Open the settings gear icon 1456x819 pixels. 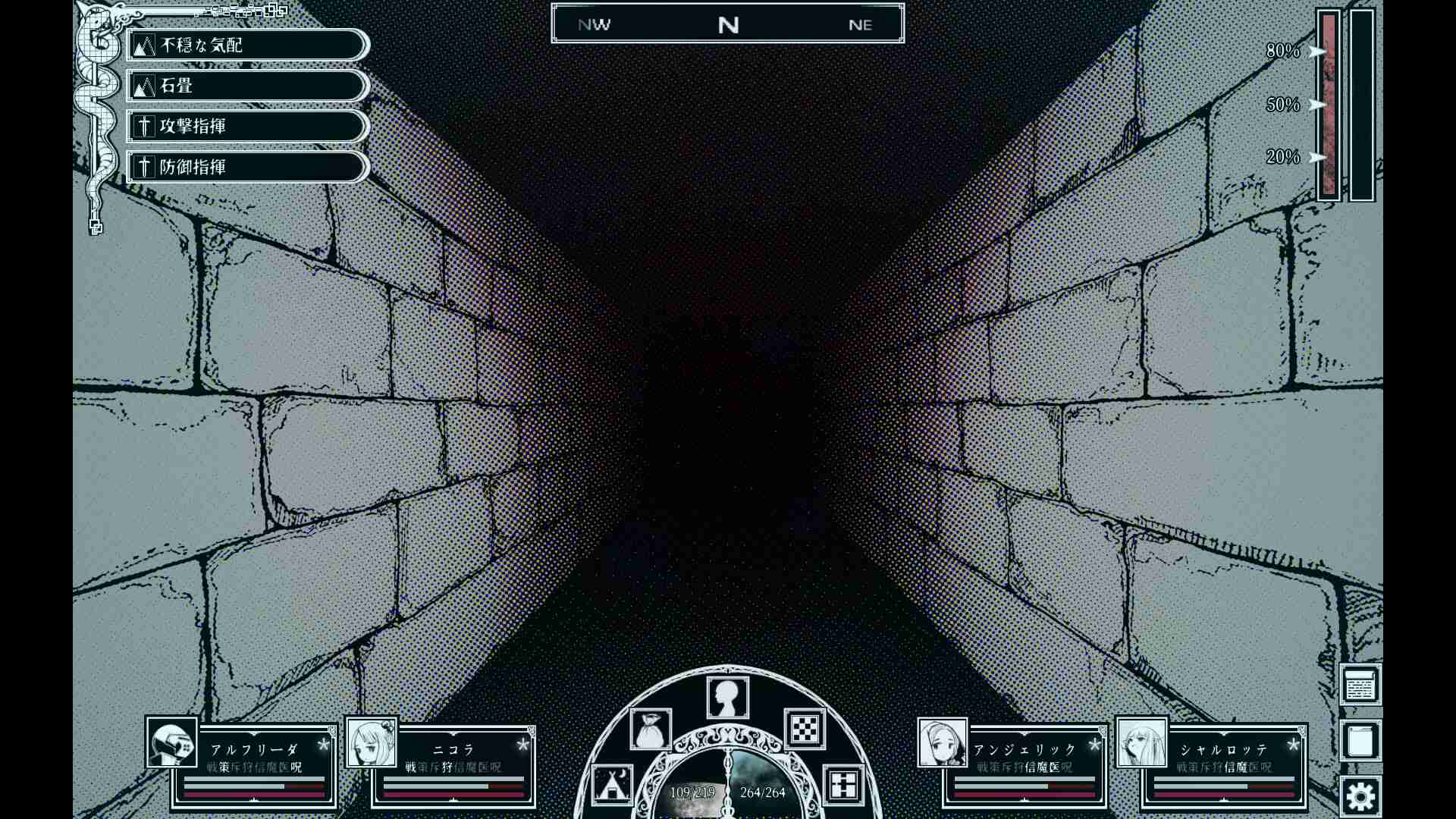coord(1360,795)
